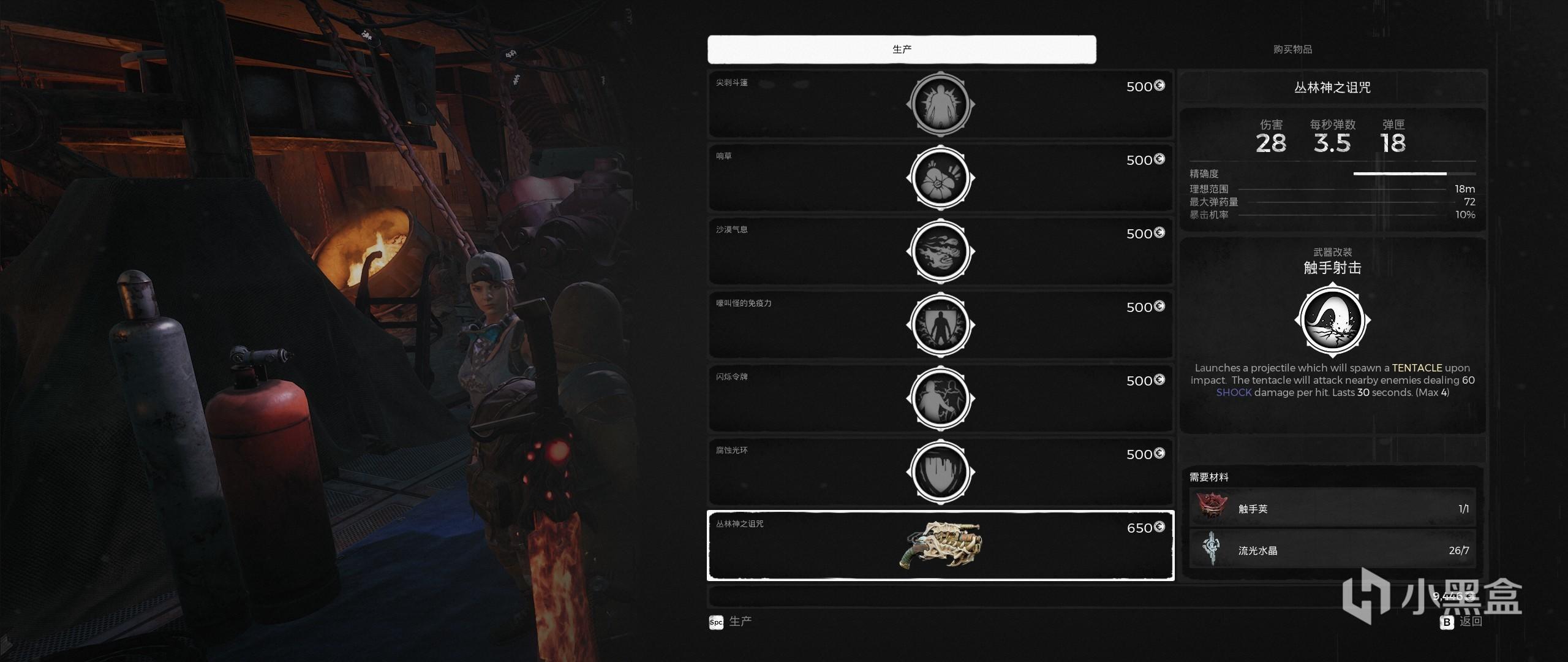Screen dimensions: 1568x662
Task: Select the 闪烁令牌 recipe row
Action: [x=940, y=398]
